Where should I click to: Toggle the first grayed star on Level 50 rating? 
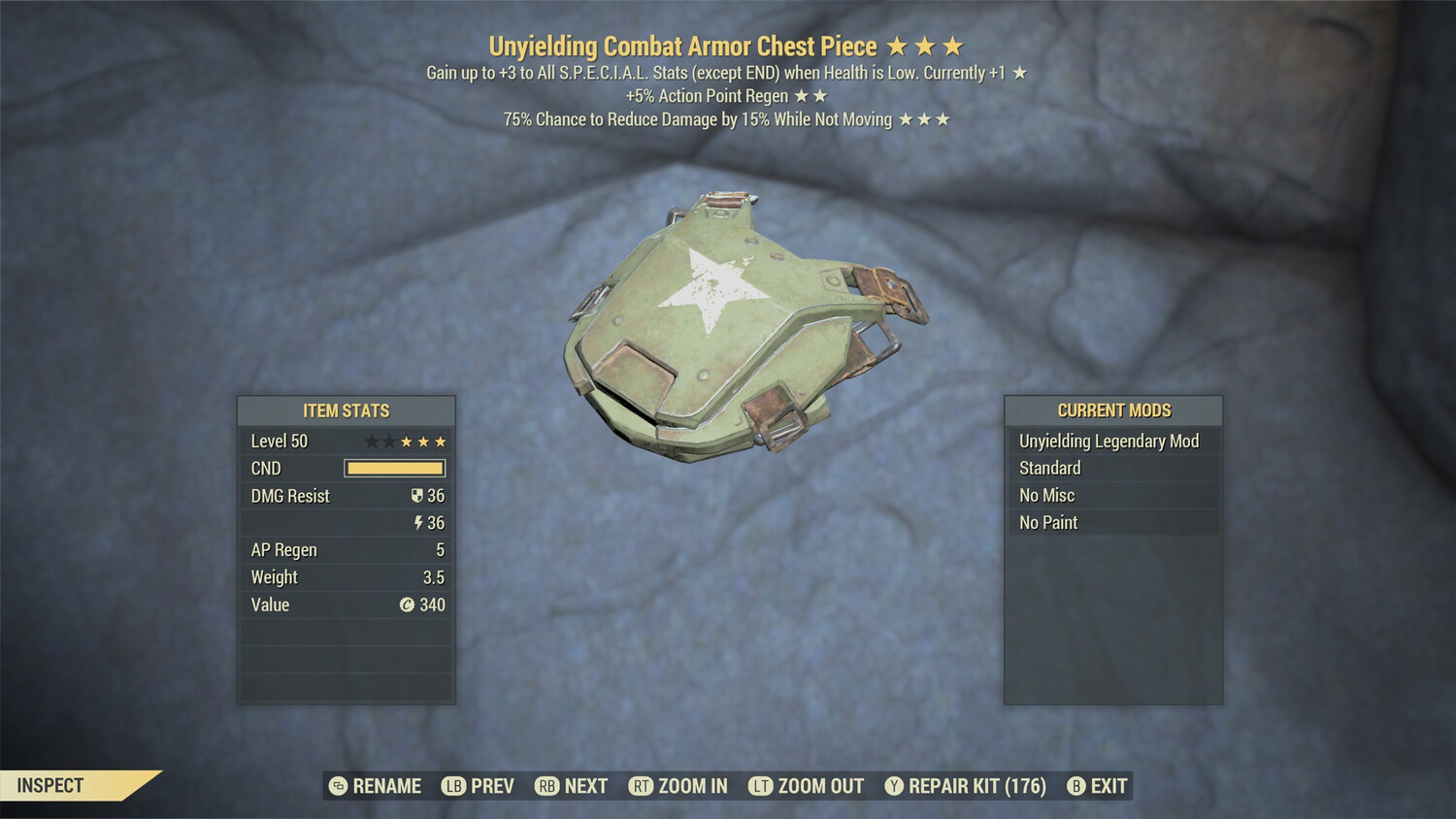click(370, 441)
